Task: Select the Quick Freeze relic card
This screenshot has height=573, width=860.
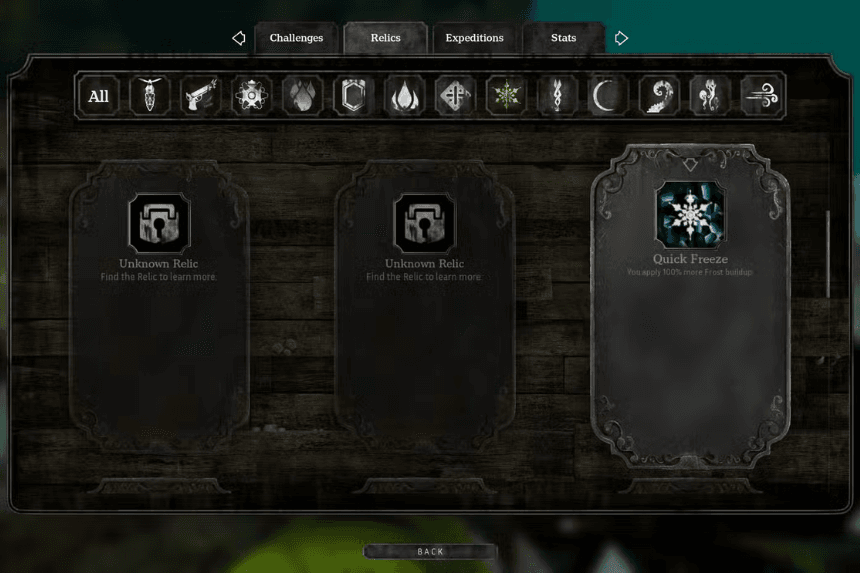Action: pyautogui.click(x=690, y=305)
